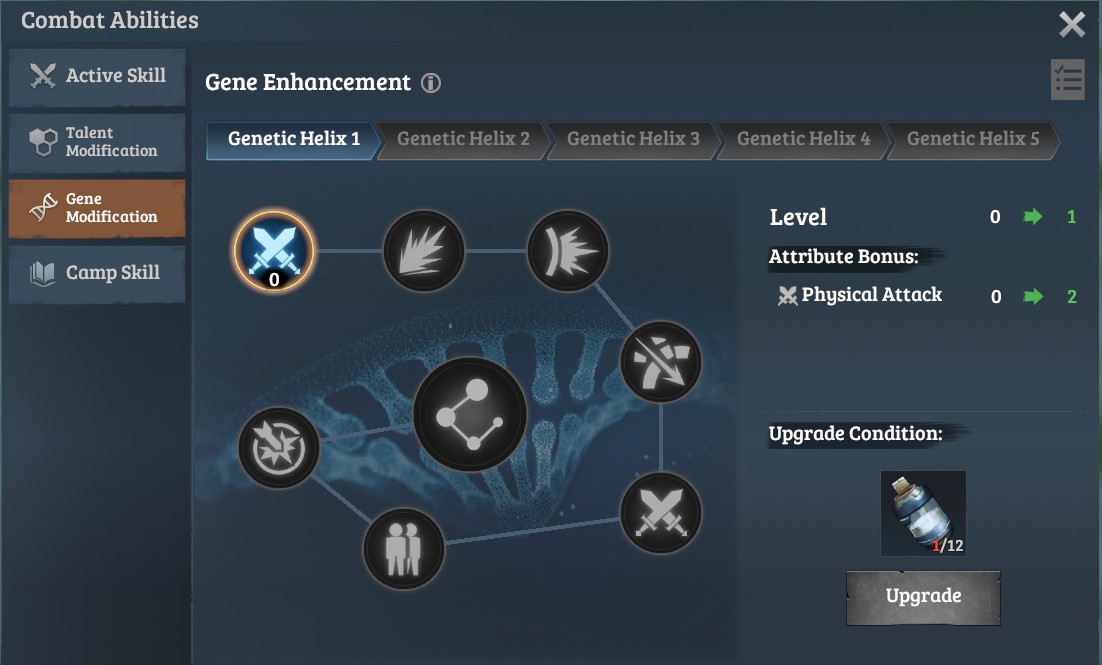The height and width of the screenshot is (665, 1102).
Task: Open the Genetic Helix 4 tab
Action: pos(803,139)
